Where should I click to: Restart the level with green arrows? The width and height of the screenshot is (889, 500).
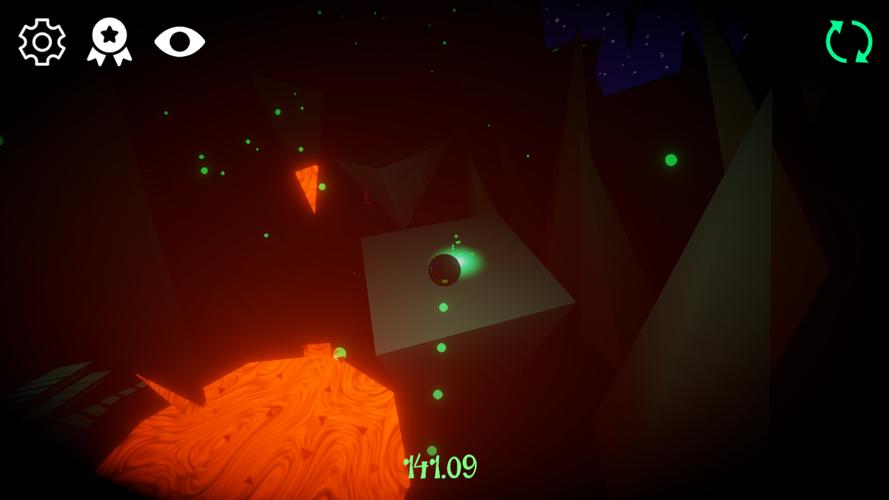[848, 42]
